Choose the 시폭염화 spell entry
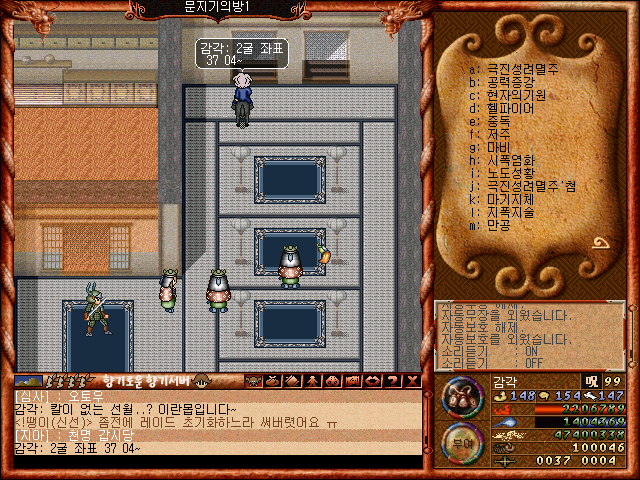Image resolution: width=640 pixels, height=480 pixels. tap(510, 160)
